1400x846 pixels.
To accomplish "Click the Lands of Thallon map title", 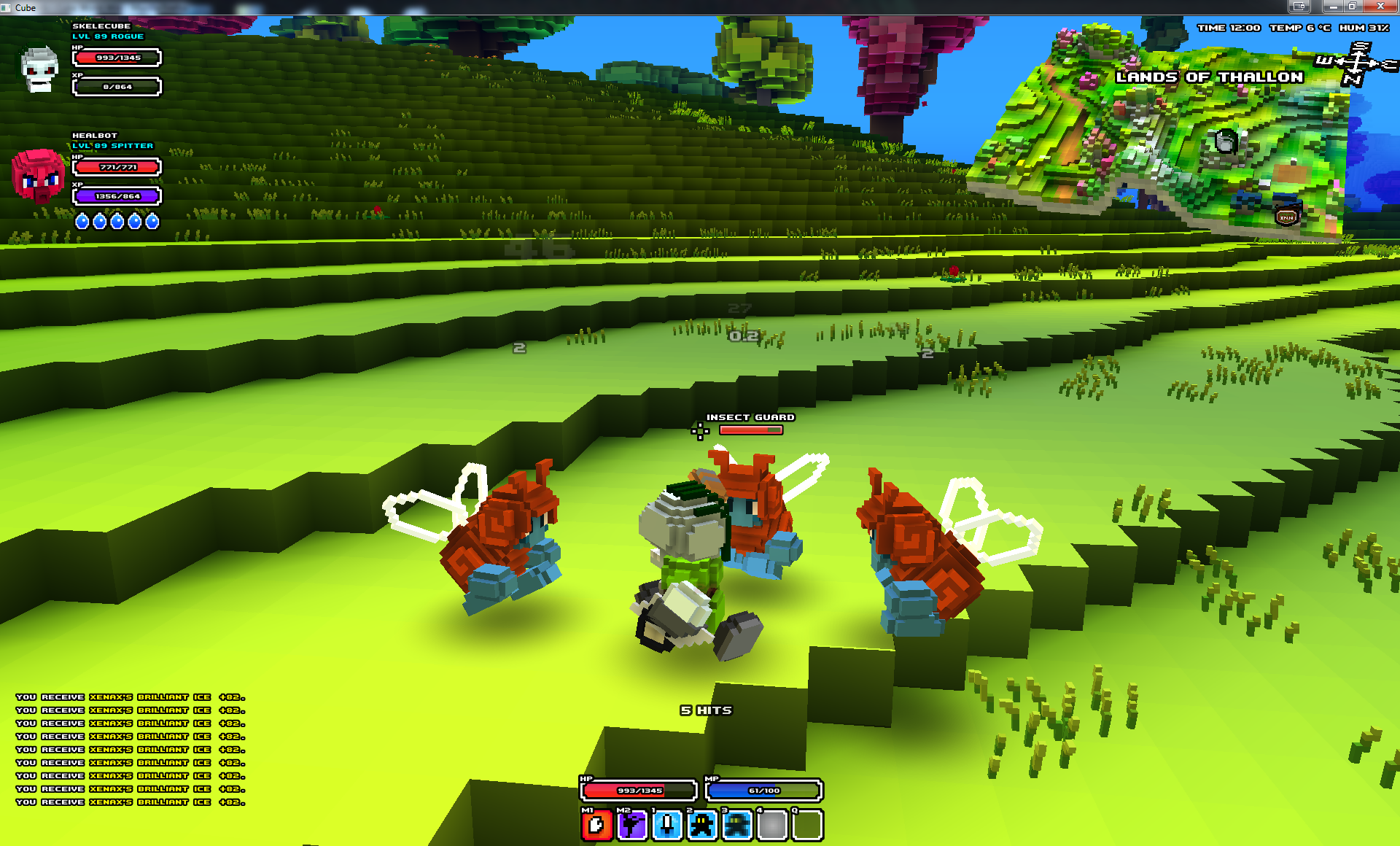I will pyautogui.click(x=1208, y=77).
